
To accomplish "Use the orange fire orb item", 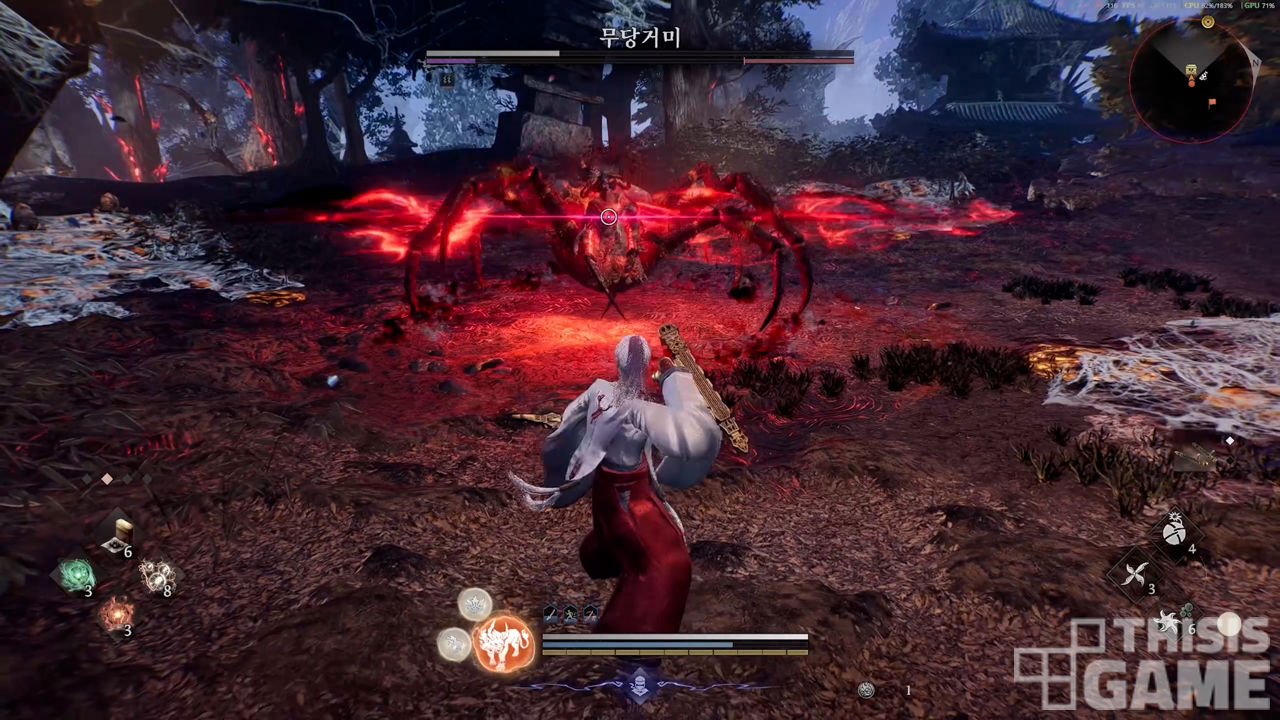I will point(116,613).
